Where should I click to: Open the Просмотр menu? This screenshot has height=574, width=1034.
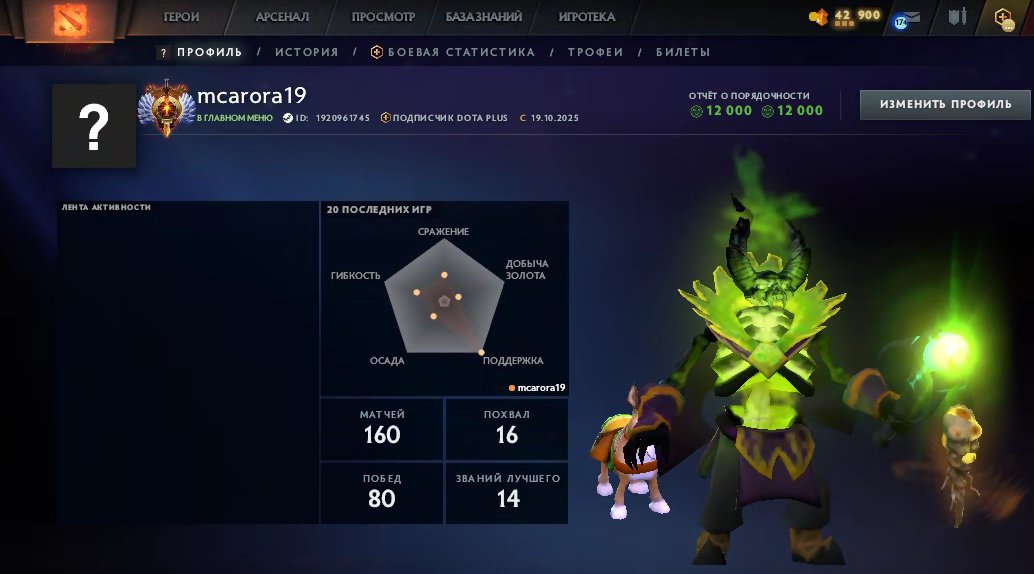coord(384,17)
